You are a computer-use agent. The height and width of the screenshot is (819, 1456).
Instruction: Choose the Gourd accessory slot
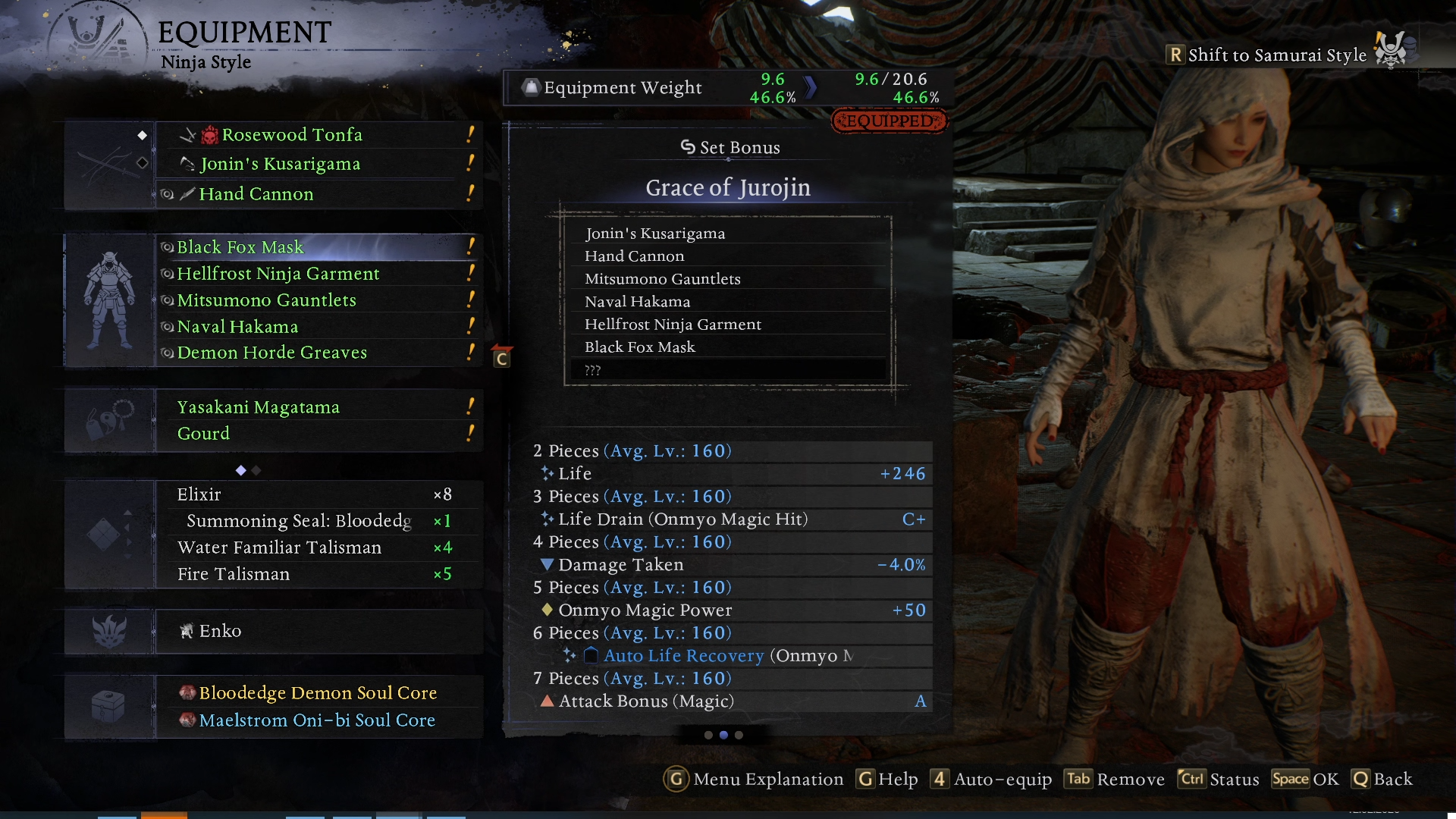[x=203, y=434]
